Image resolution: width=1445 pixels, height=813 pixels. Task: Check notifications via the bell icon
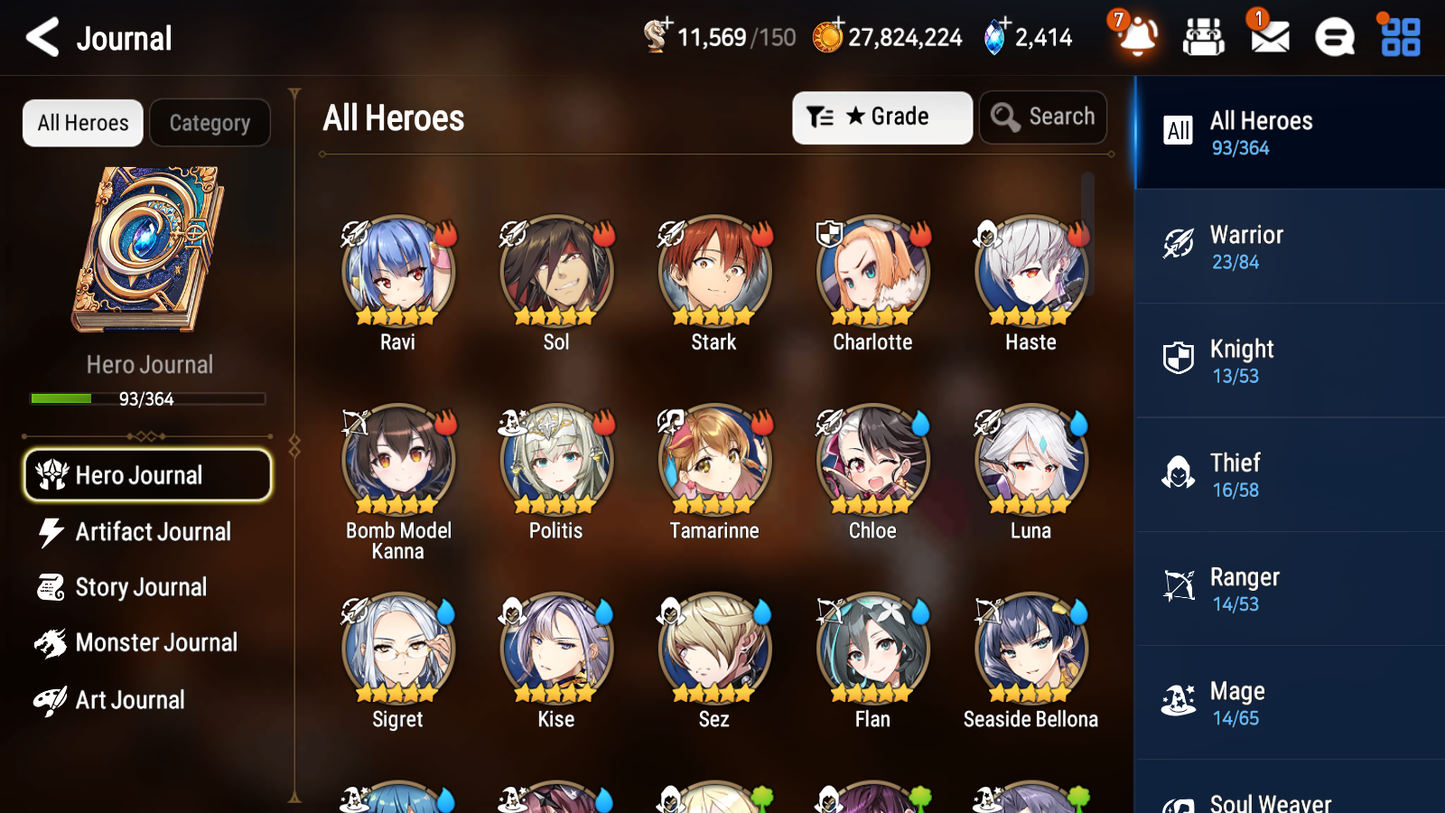coord(1136,36)
